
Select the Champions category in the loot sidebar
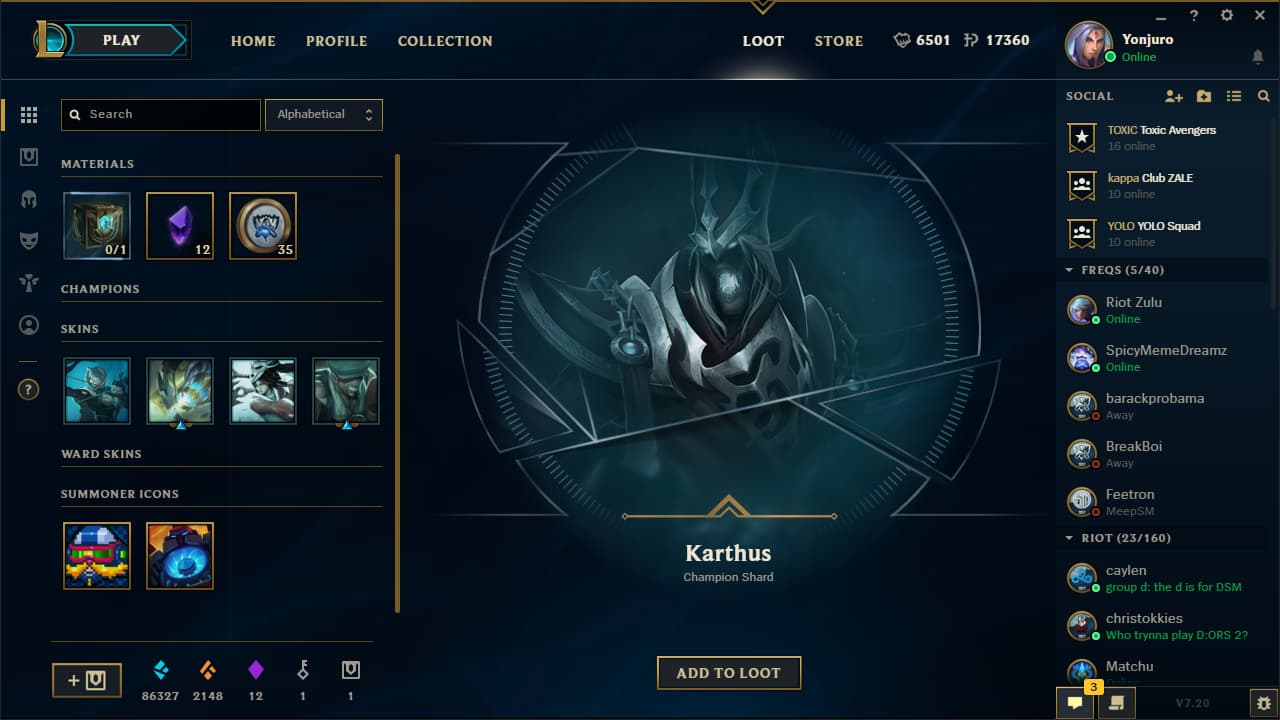click(x=29, y=198)
